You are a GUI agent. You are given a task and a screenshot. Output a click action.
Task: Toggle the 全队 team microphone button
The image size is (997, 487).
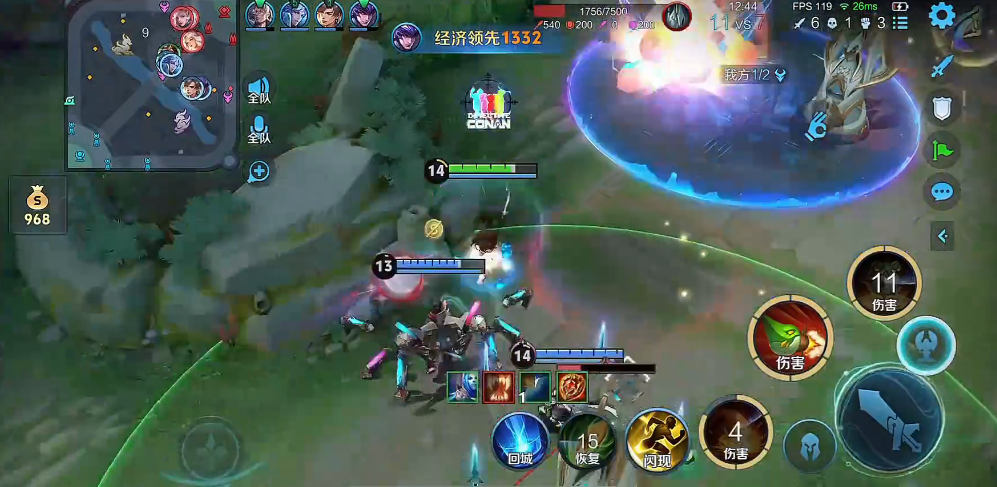click(259, 131)
